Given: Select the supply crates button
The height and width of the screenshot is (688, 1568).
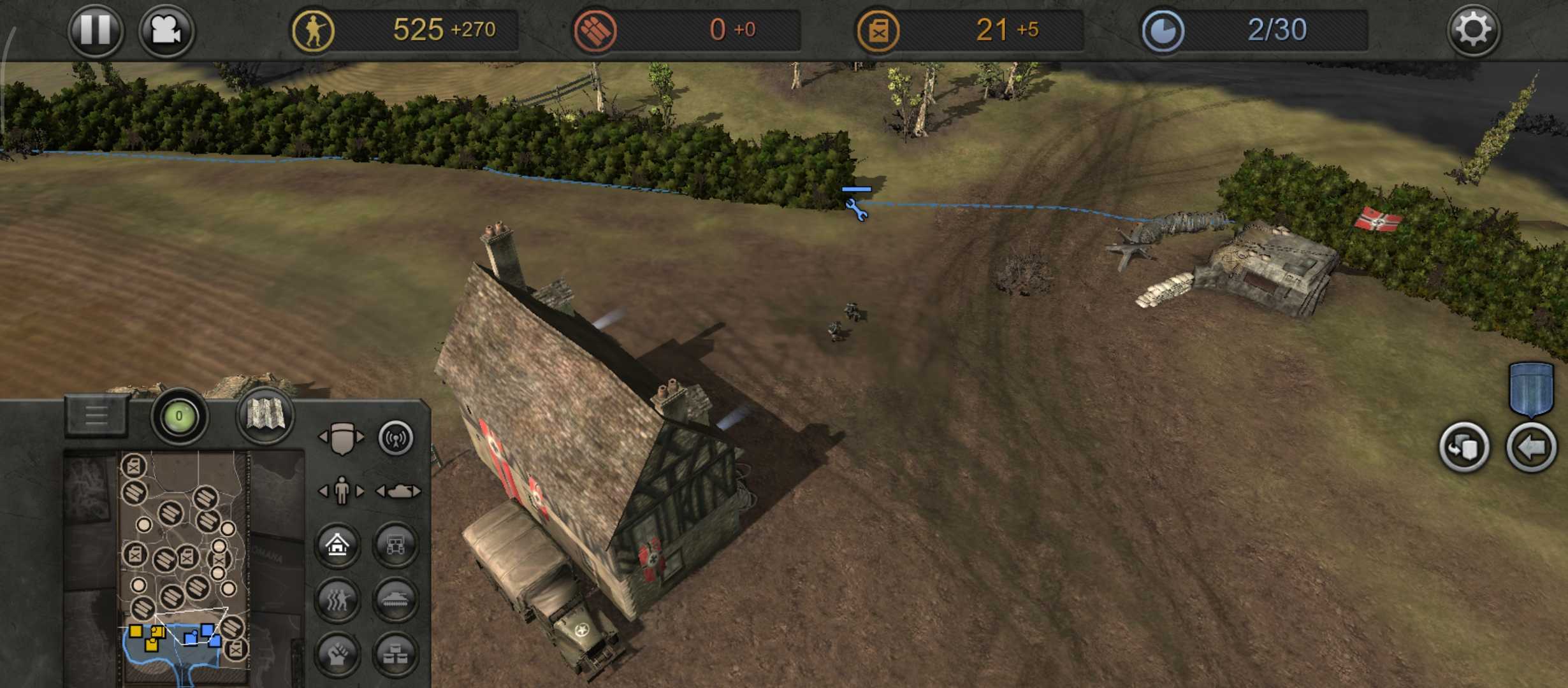Looking at the screenshot, I should coord(395,654).
